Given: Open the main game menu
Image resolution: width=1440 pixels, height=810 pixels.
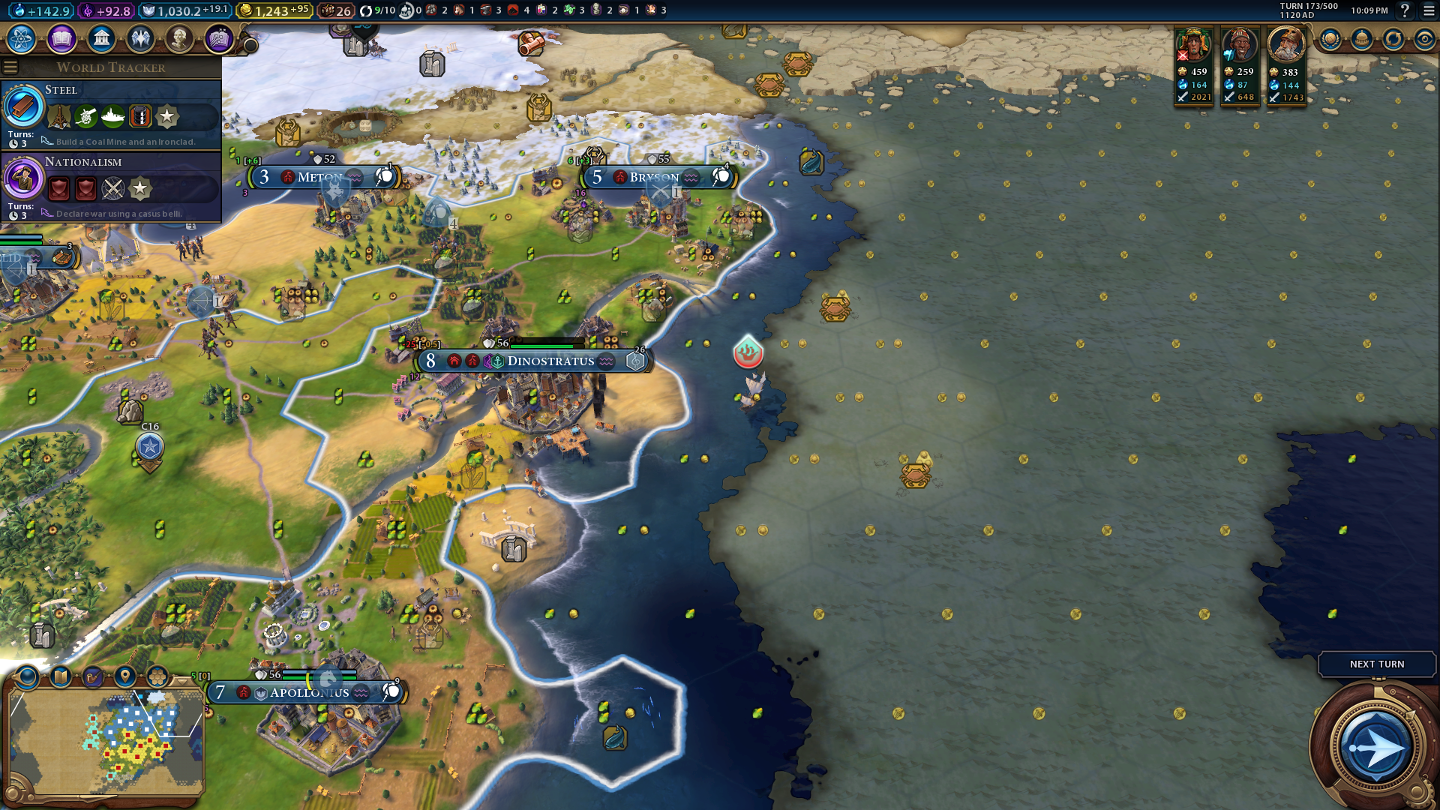Looking at the screenshot, I should click(1428, 11).
